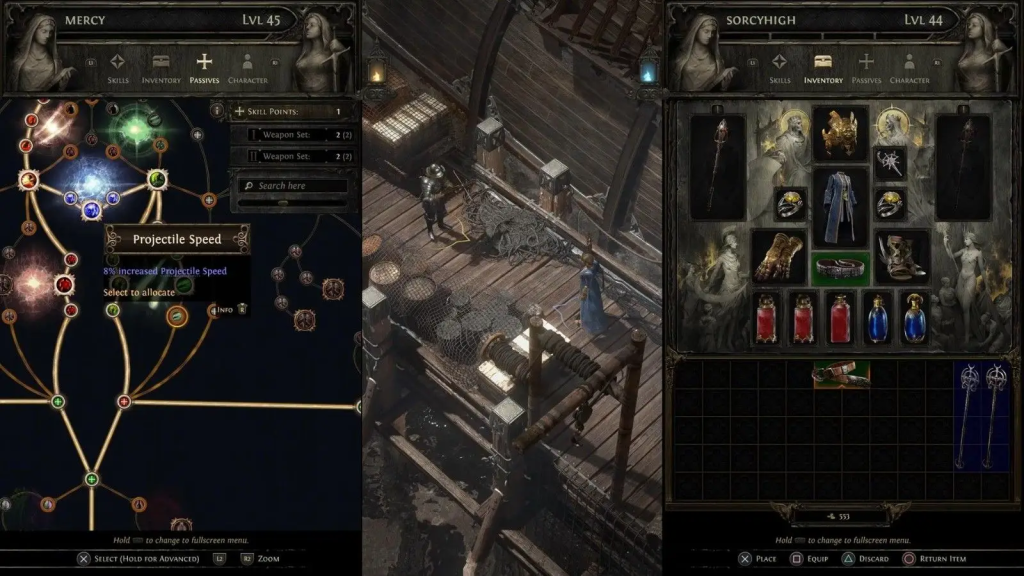The image size is (1024, 576).
Task: Open Sorcyhigh's Character tab
Action: click(x=909, y=66)
